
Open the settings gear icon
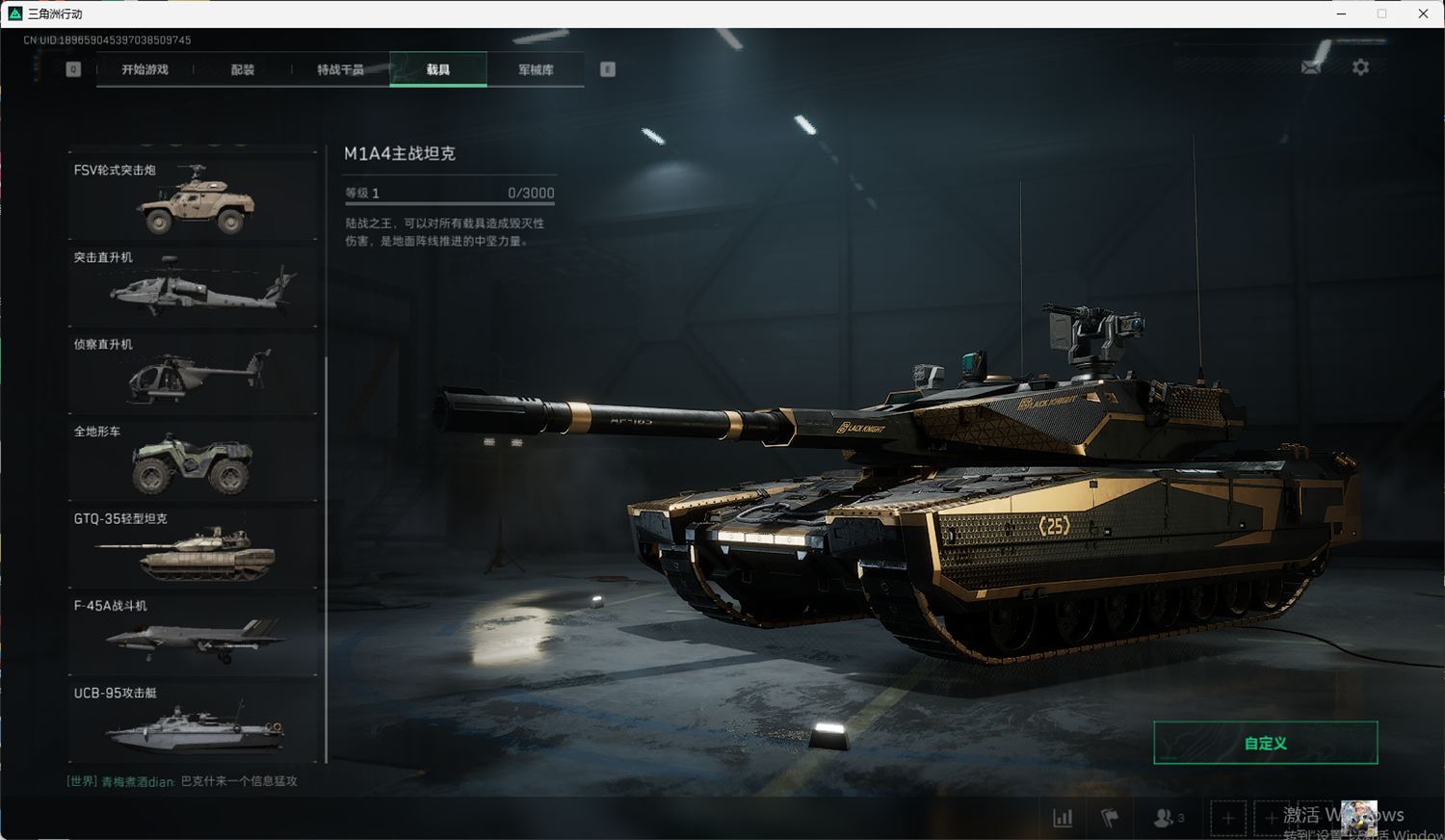pos(1360,67)
